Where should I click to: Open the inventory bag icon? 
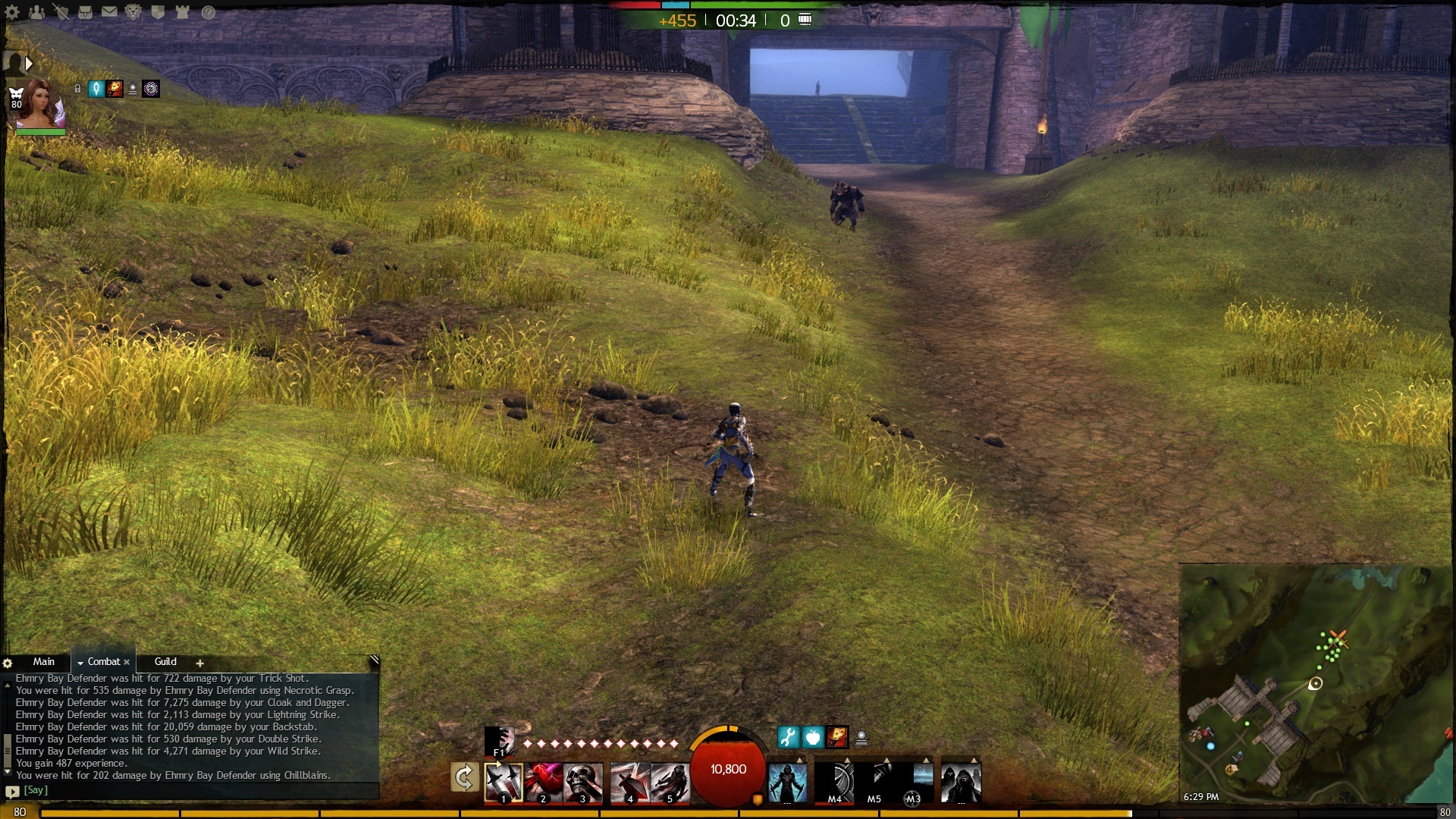coord(85,12)
